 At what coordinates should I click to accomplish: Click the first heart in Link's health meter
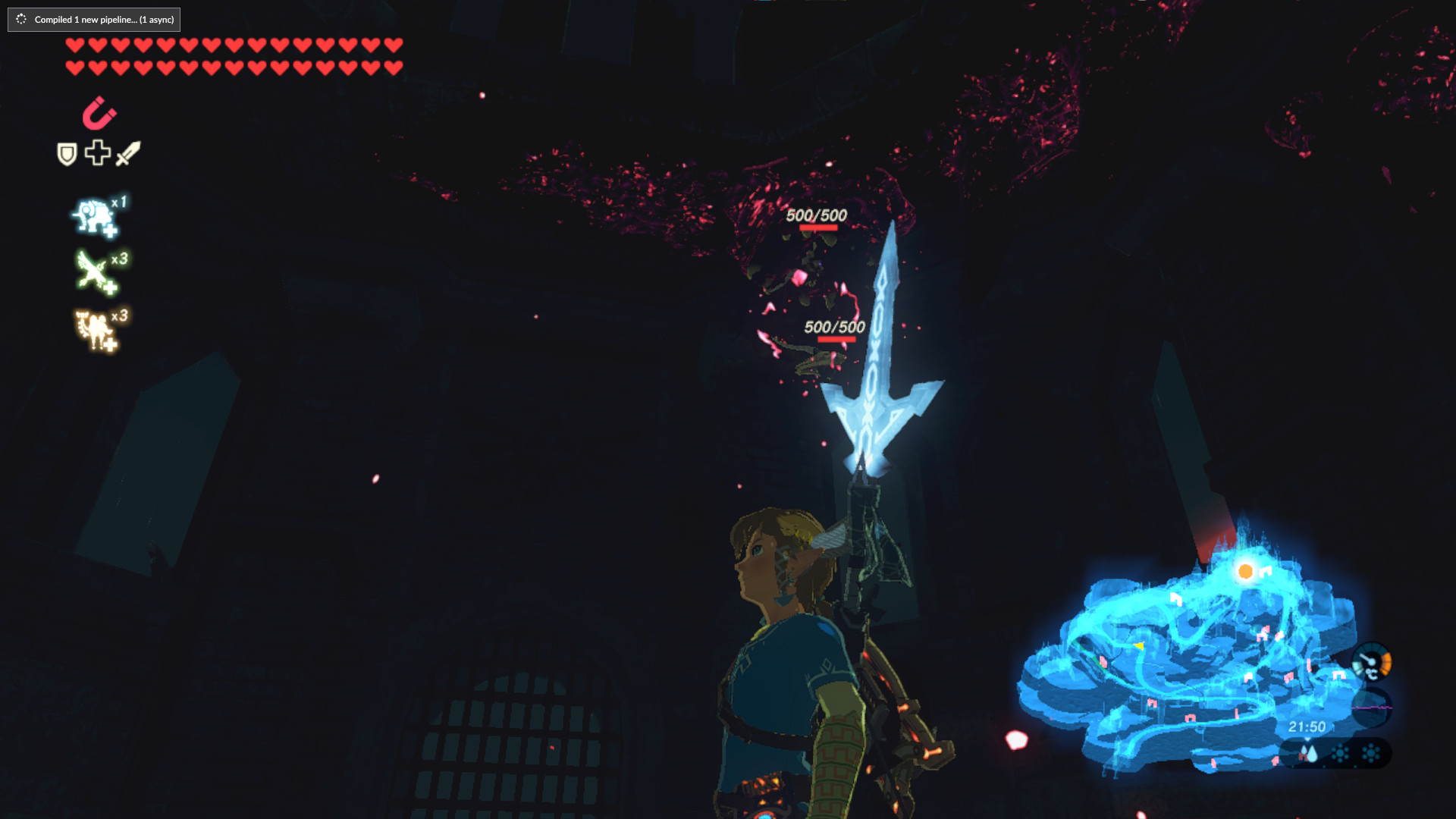coord(74,45)
